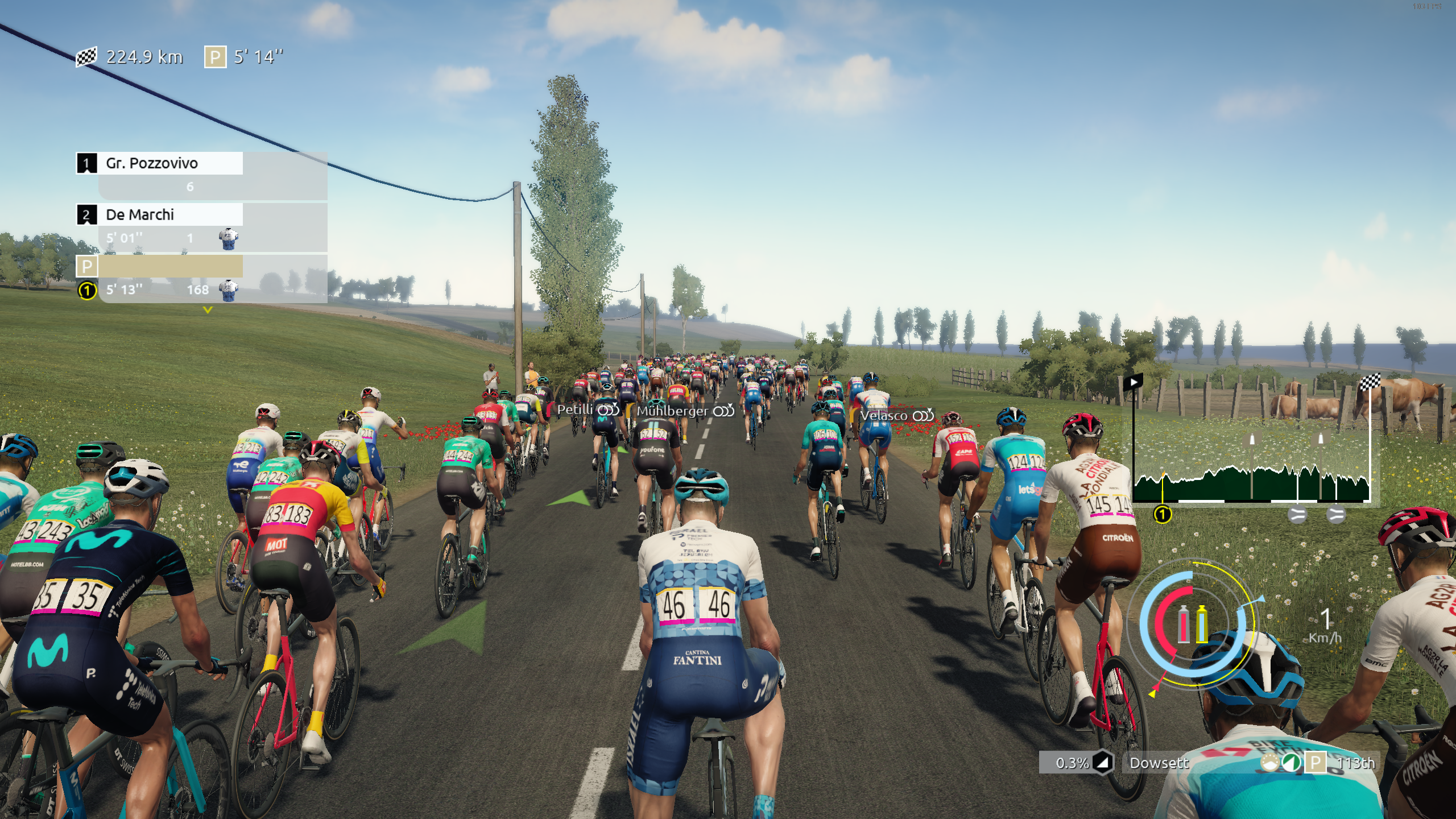Click the Dowsett rider name panel
Image resolution: width=1456 pixels, height=819 pixels.
(x=1159, y=763)
